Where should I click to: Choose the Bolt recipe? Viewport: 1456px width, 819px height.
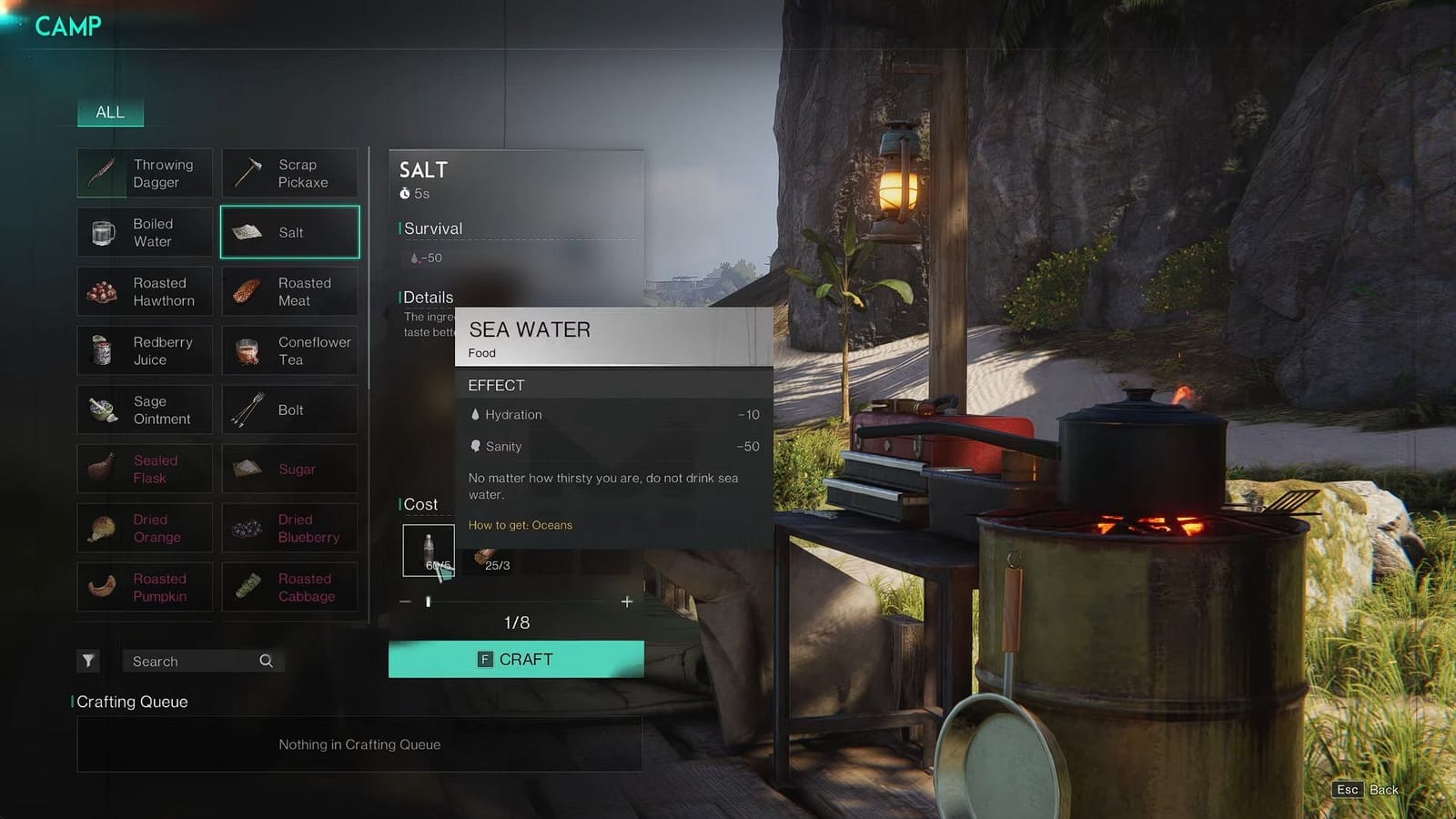coord(289,409)
